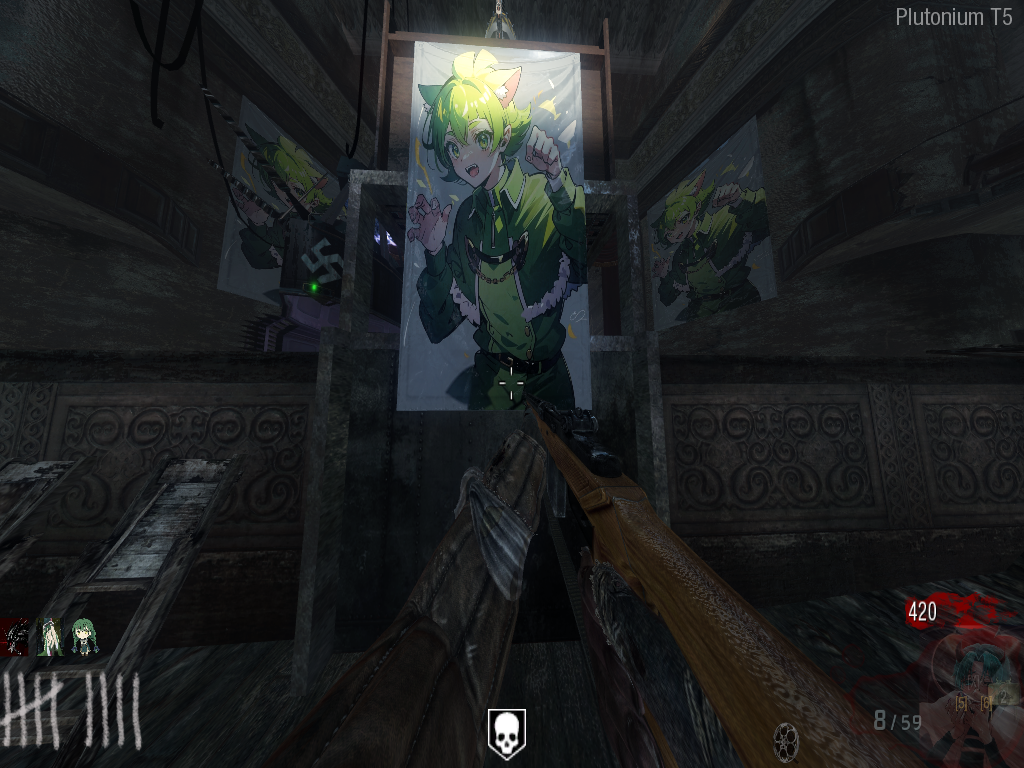Select the tall green-haired figure perk icon

50,637
